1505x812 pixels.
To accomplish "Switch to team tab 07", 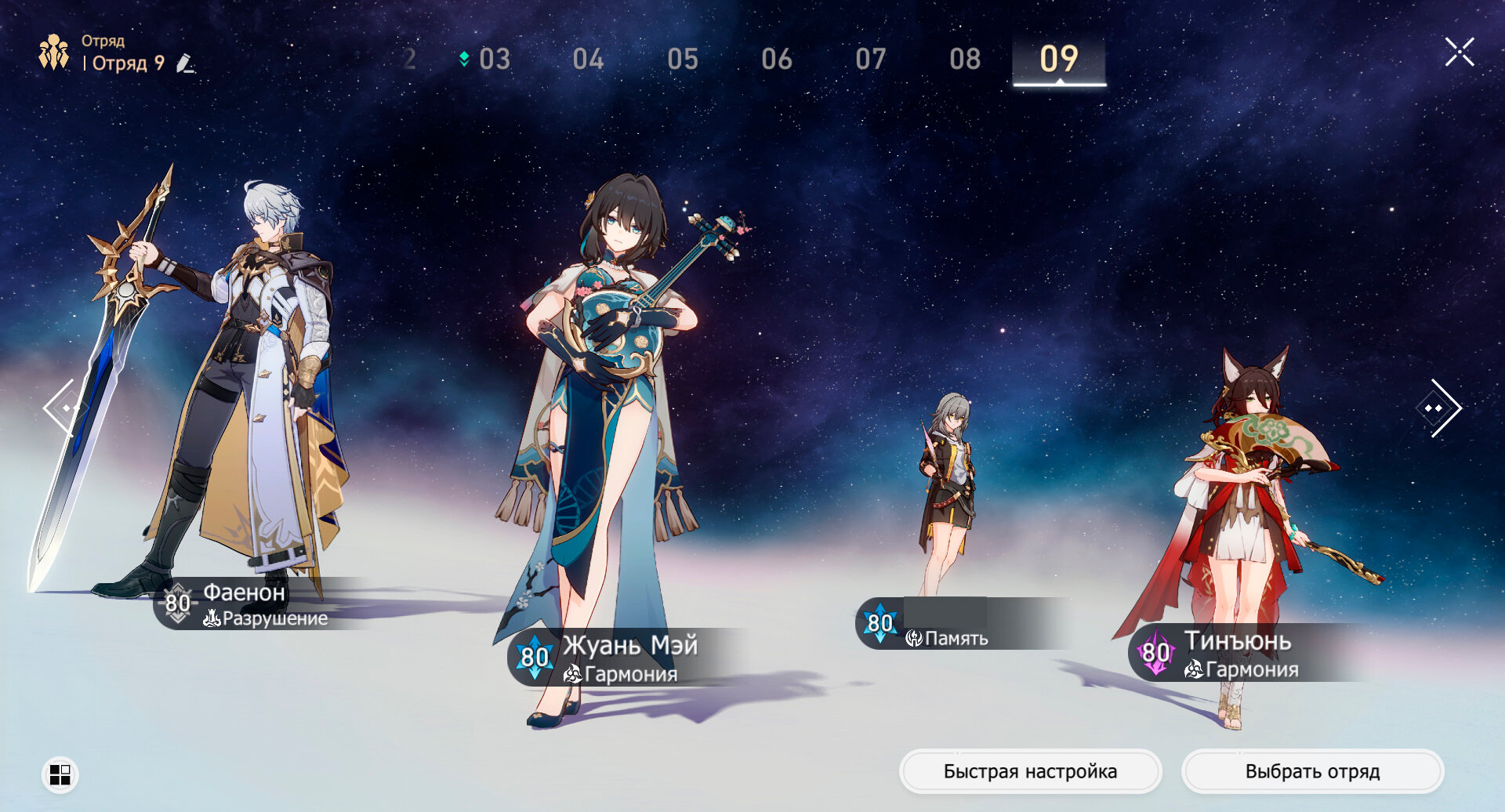I will pos(870,60).
